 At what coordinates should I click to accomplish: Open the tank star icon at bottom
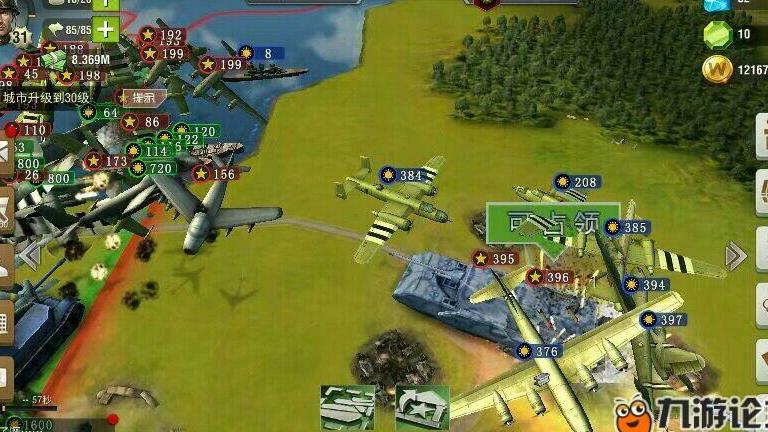[x=421, y=407]
